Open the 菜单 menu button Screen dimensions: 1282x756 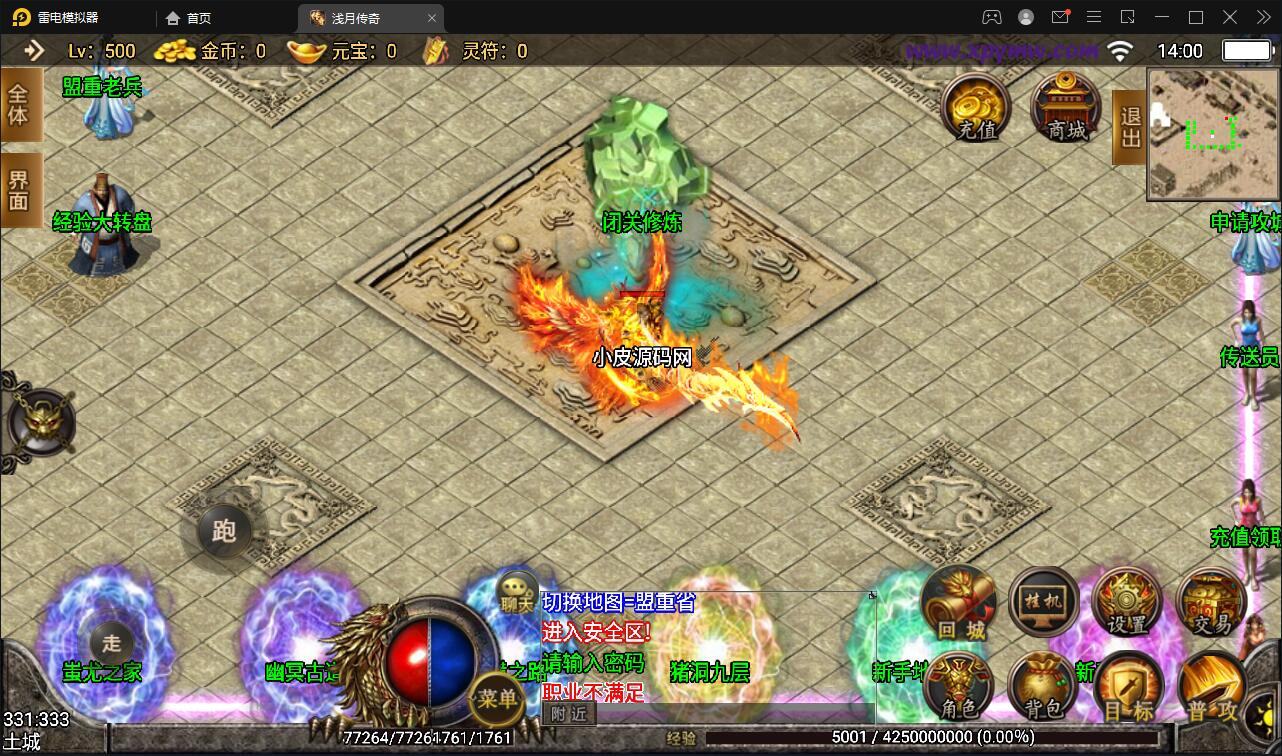coord(497,698)
